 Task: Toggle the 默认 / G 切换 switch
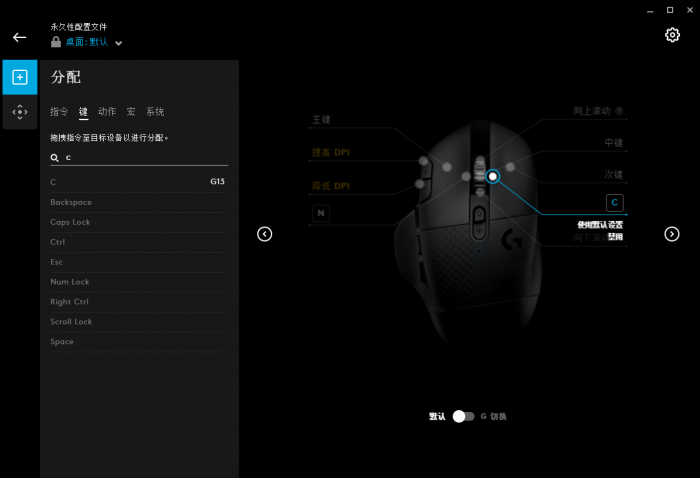click(463, 416)
